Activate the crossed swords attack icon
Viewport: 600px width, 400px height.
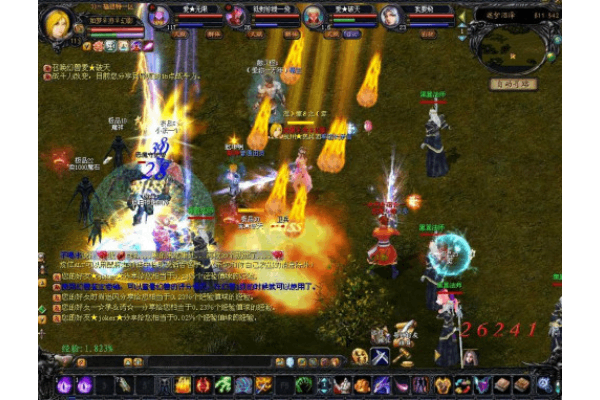381,357
